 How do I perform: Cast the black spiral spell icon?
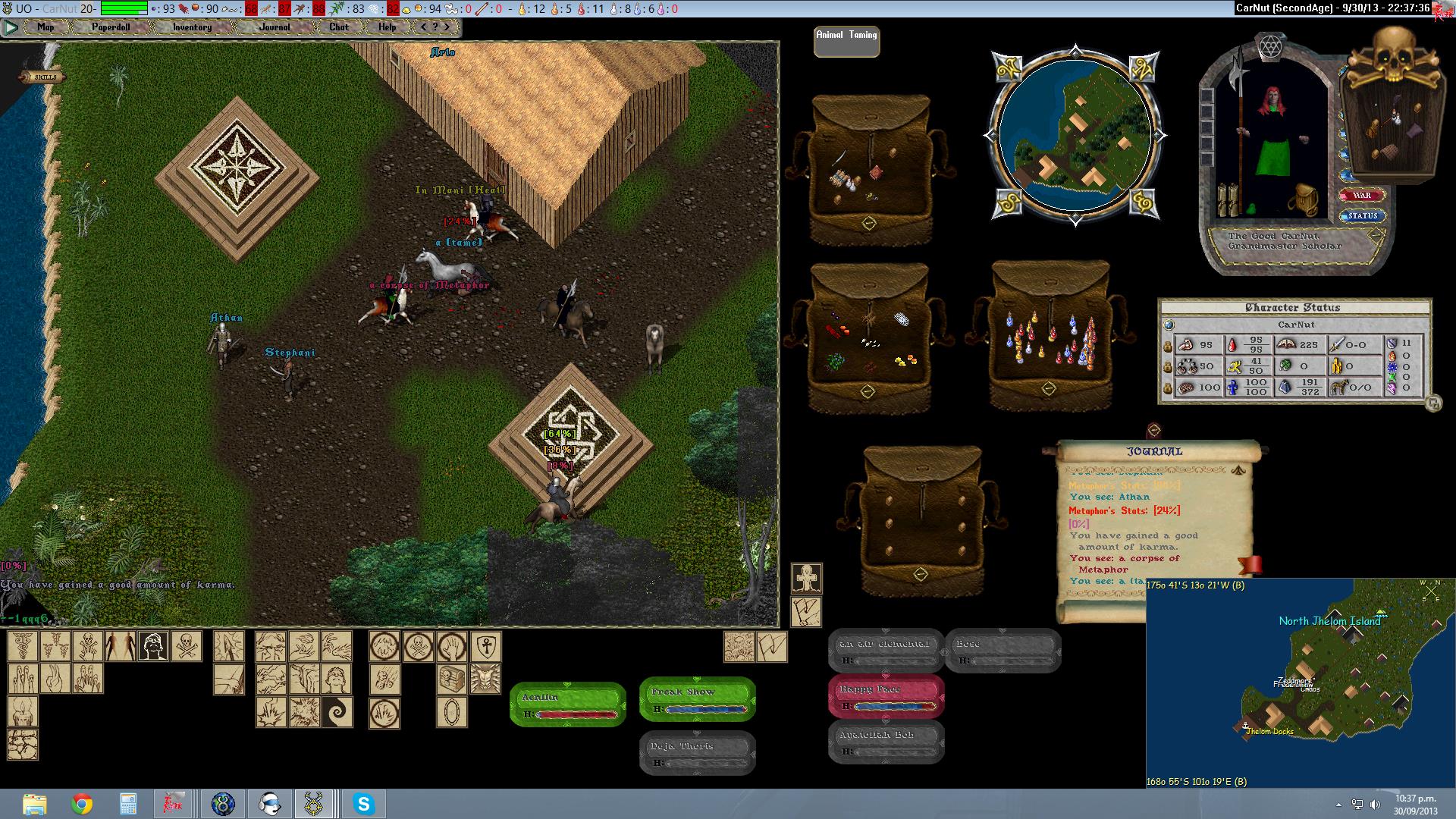(337, 713)
